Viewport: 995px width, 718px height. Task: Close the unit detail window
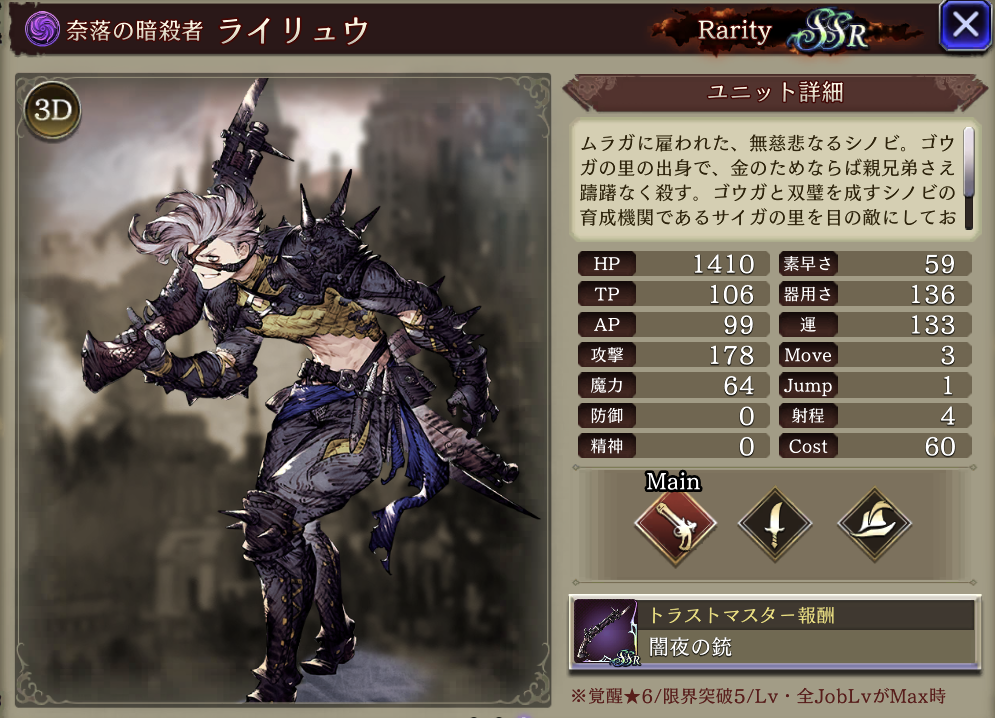(x=965, y=26)
